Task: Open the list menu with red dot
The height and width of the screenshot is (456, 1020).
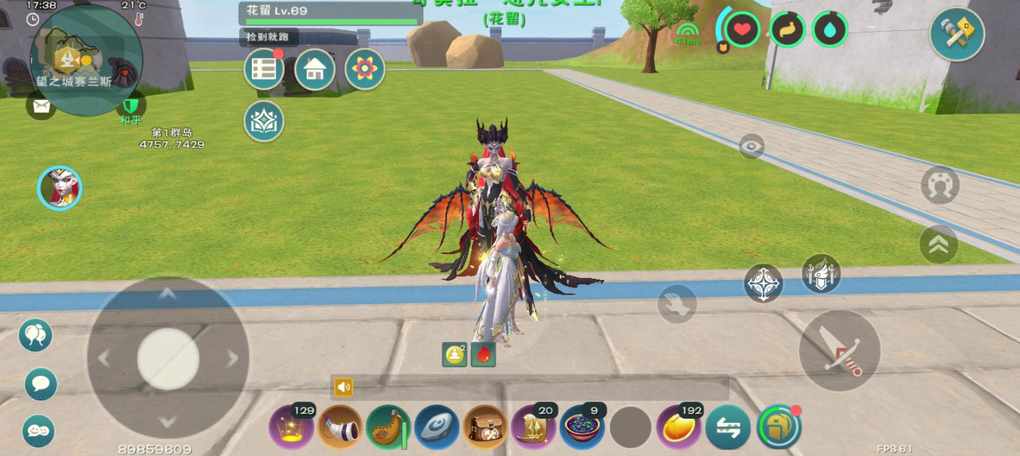Action: coord(264,69)
